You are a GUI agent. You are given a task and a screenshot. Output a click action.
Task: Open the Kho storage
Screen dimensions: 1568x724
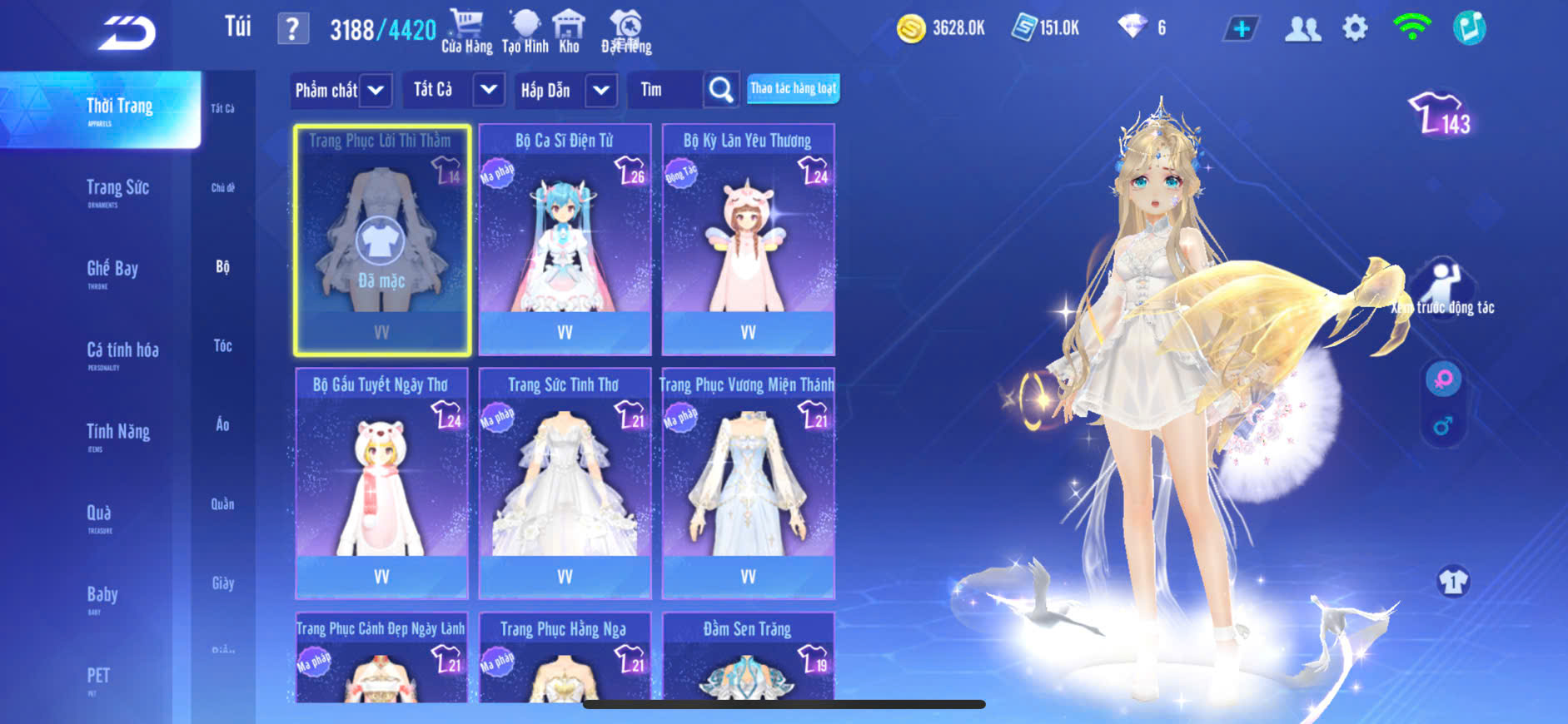(569, 31)
